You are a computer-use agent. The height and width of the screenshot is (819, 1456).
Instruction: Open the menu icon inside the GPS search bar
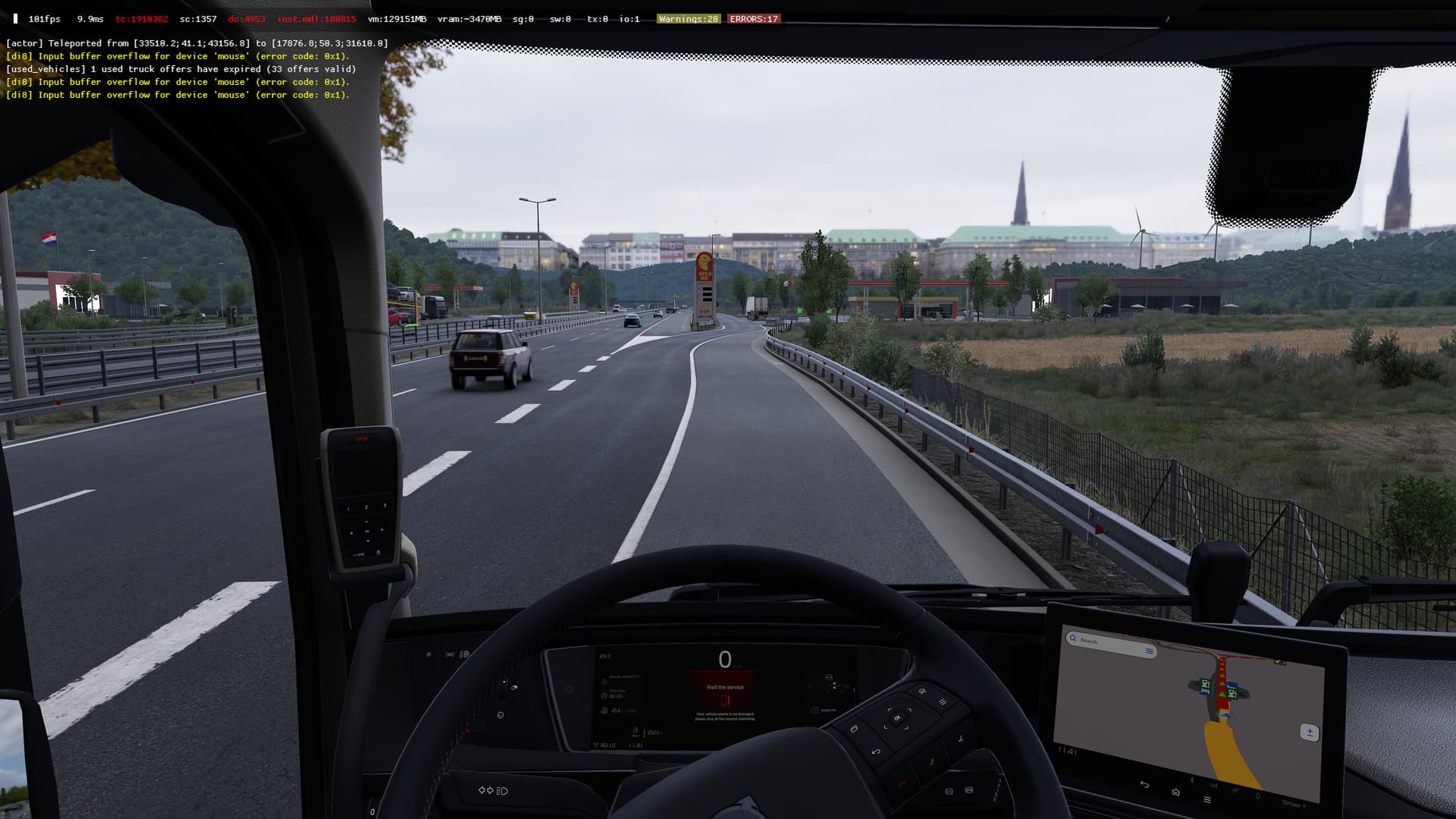click(1150, 651)
